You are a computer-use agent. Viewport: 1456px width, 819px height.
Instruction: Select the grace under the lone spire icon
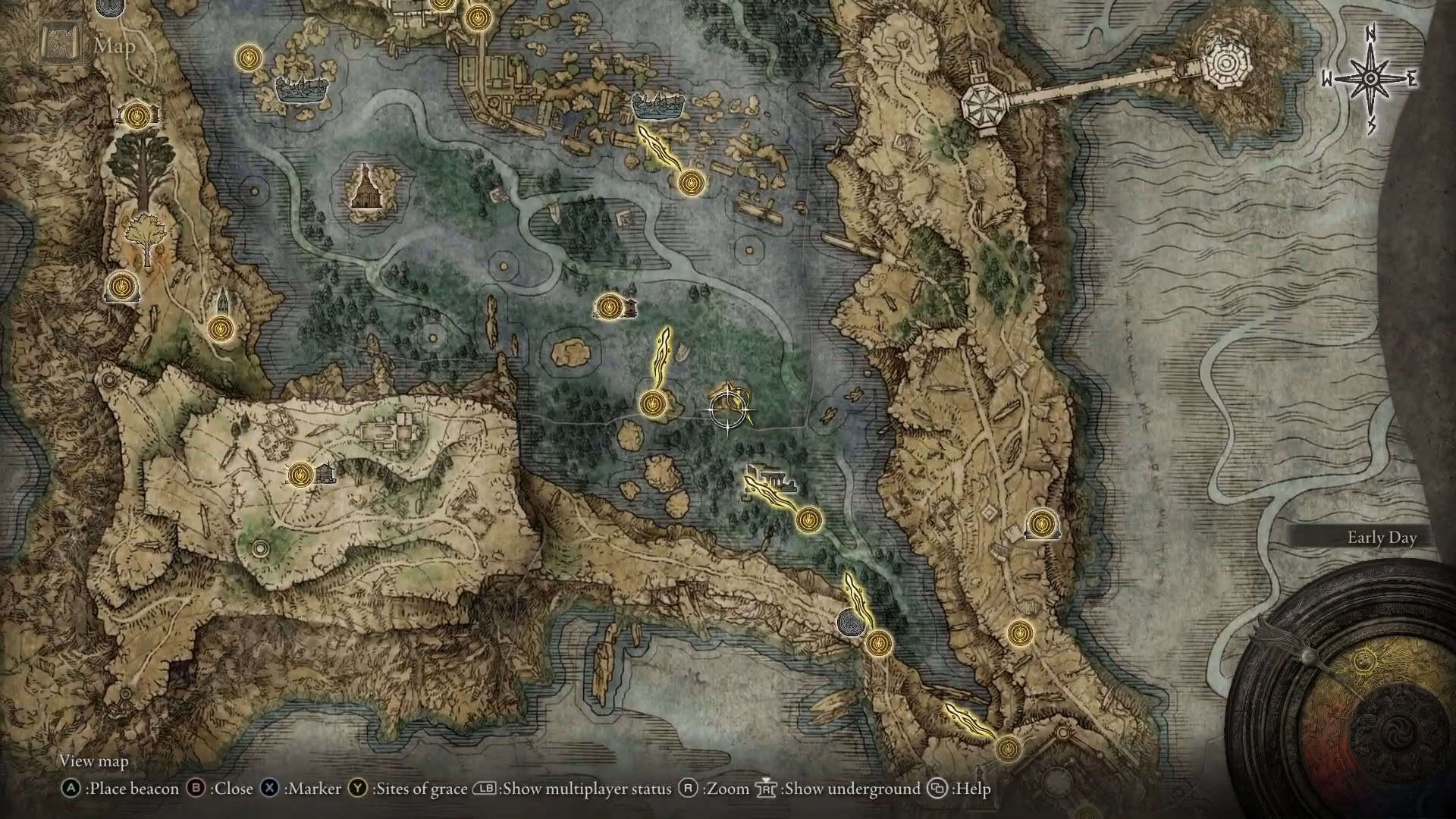pyautogui.click(x=221, y=328)
